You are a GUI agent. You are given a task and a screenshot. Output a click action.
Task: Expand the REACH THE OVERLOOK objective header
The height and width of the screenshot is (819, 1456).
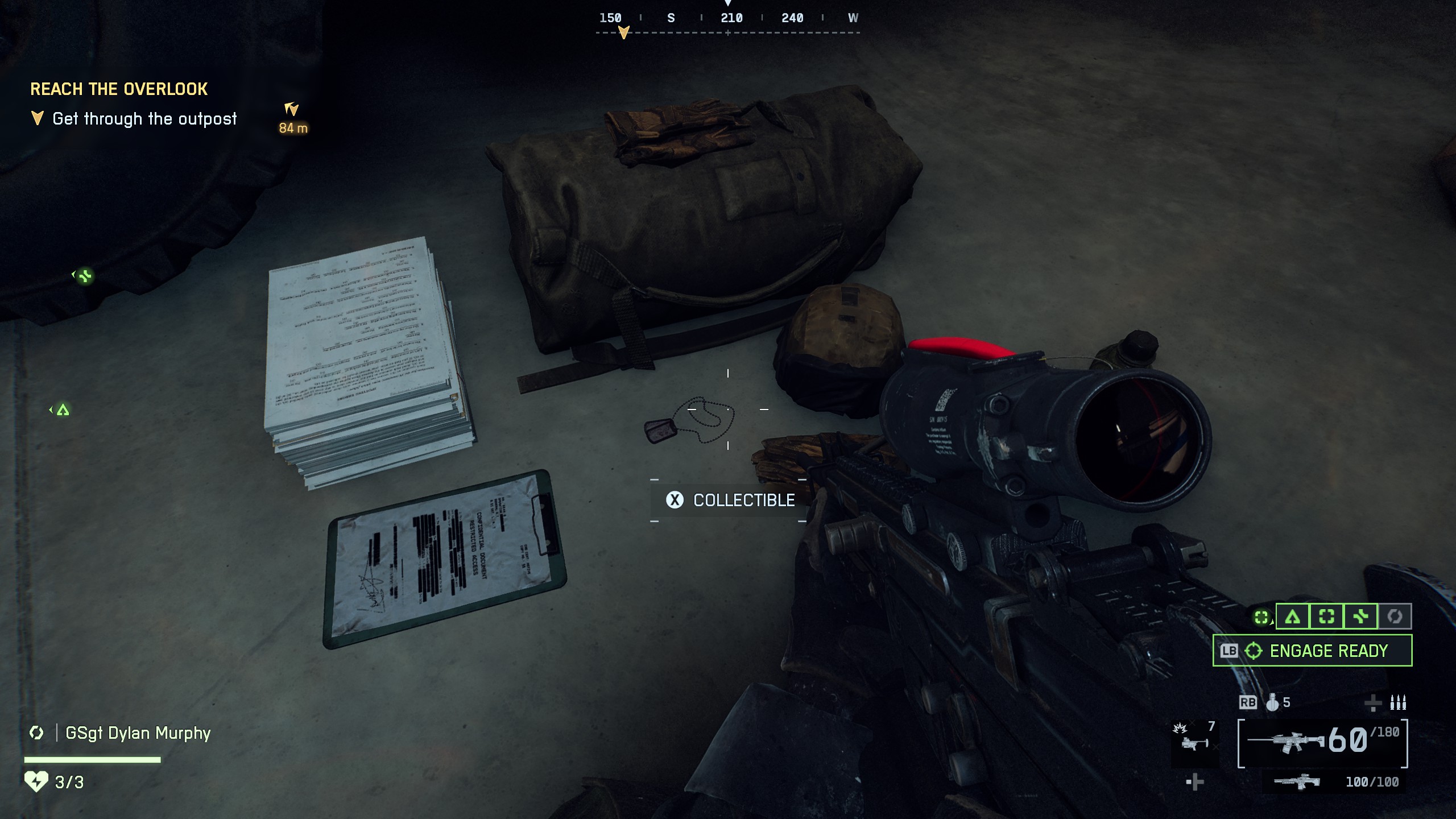point(119,89)
